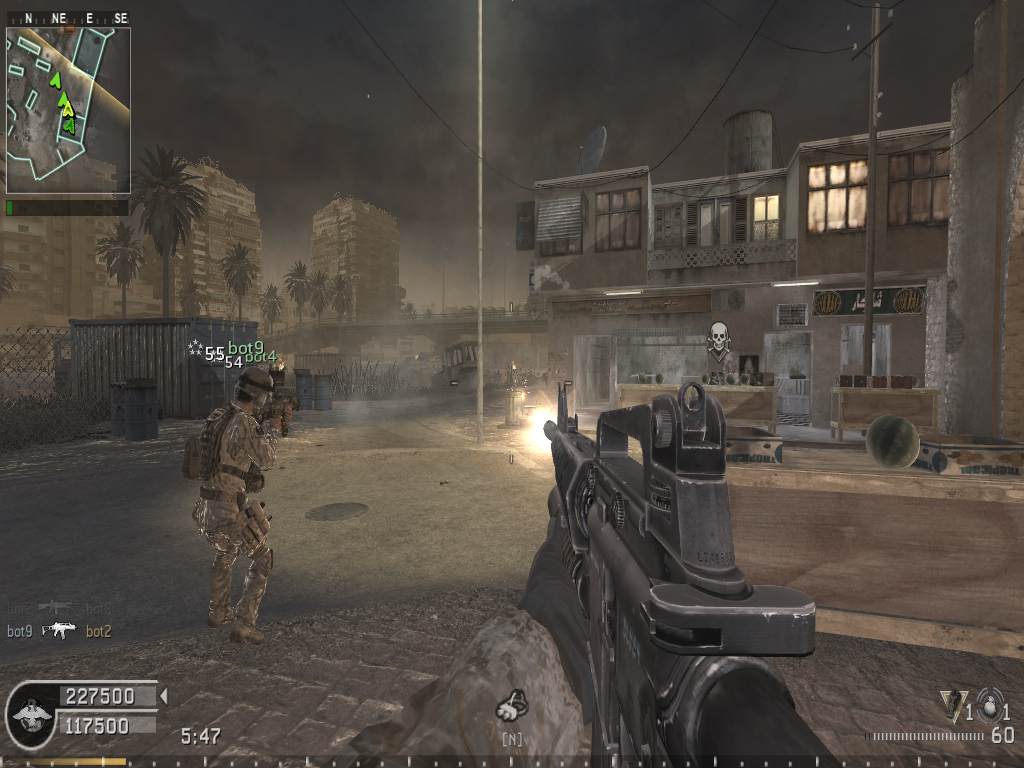Viewport: 1024px width, 768px height.
Task: Click the night vision goggles icon
Action: click(512, 708)
